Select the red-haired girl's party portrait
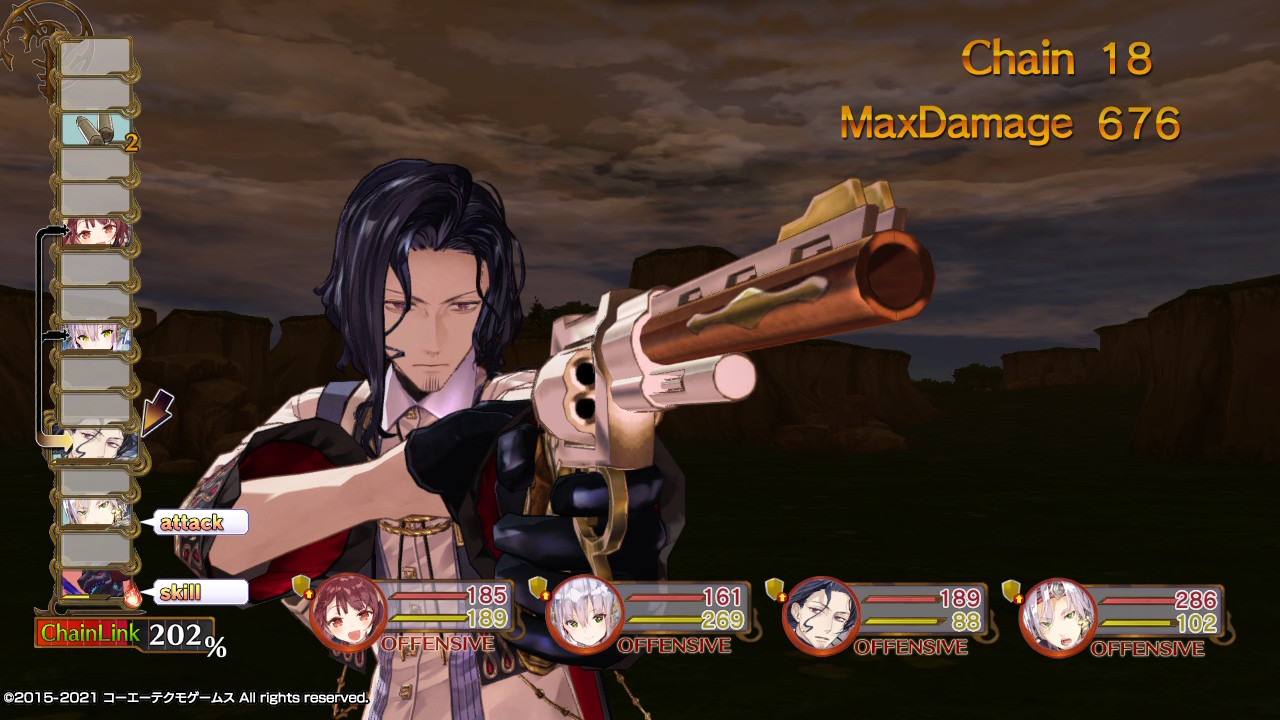Screen dimensions: 1280x720 pyautogui.click(x=348, y=611)
